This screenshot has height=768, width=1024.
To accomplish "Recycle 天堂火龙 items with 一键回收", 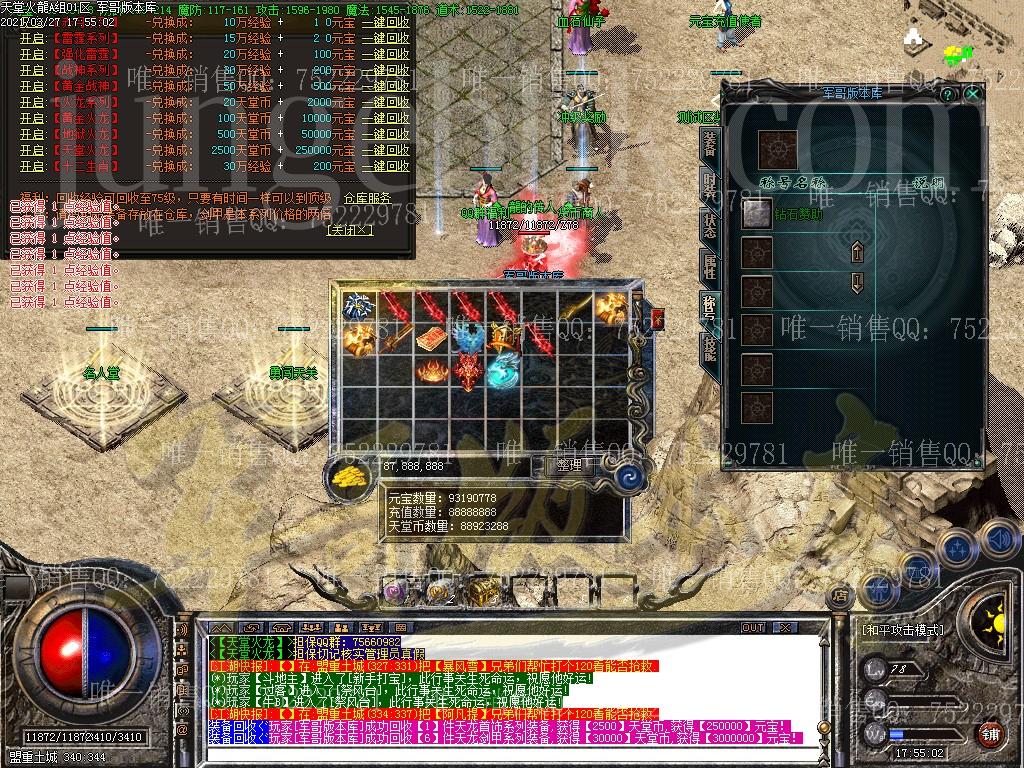I will point(385,150).
